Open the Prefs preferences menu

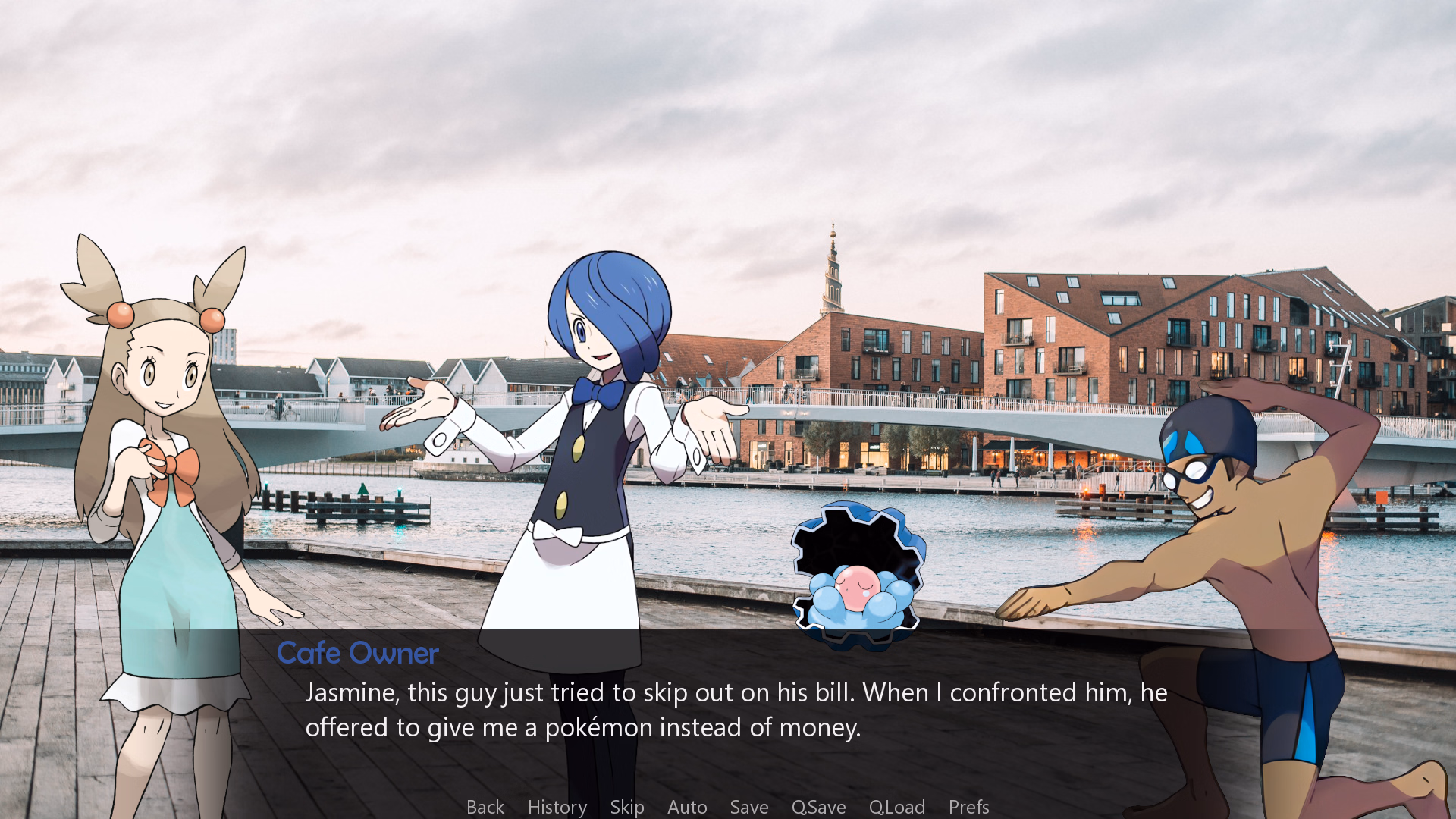pyautogui.click(x=968, y=807)
